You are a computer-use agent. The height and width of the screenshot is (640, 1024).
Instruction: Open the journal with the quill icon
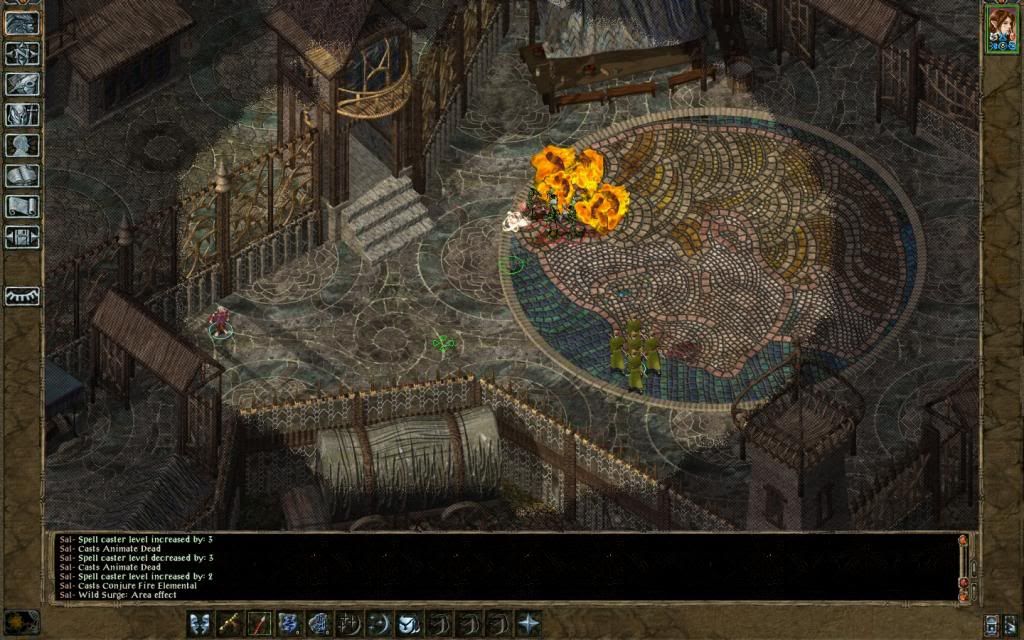[x=22, y=84]
